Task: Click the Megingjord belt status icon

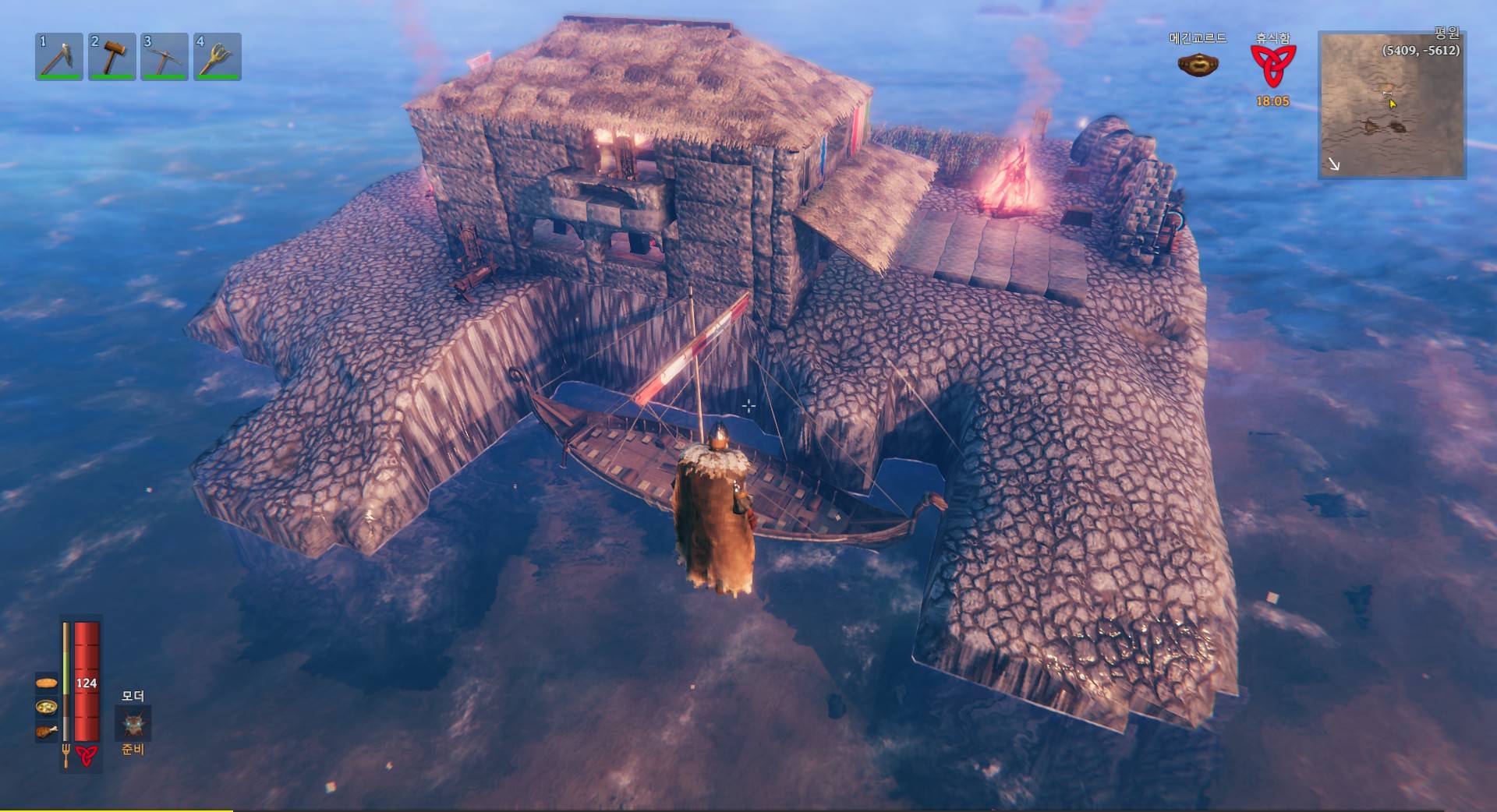Action: (x=1198, y=65)
